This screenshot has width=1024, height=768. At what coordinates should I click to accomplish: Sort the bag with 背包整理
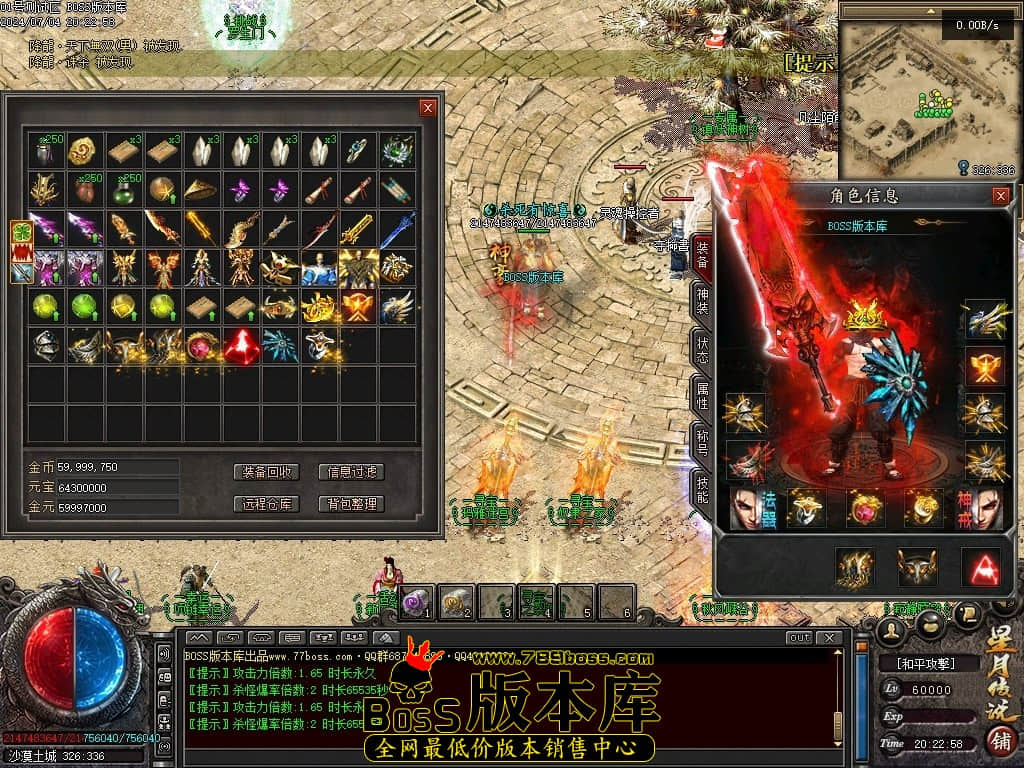[351, 504]
